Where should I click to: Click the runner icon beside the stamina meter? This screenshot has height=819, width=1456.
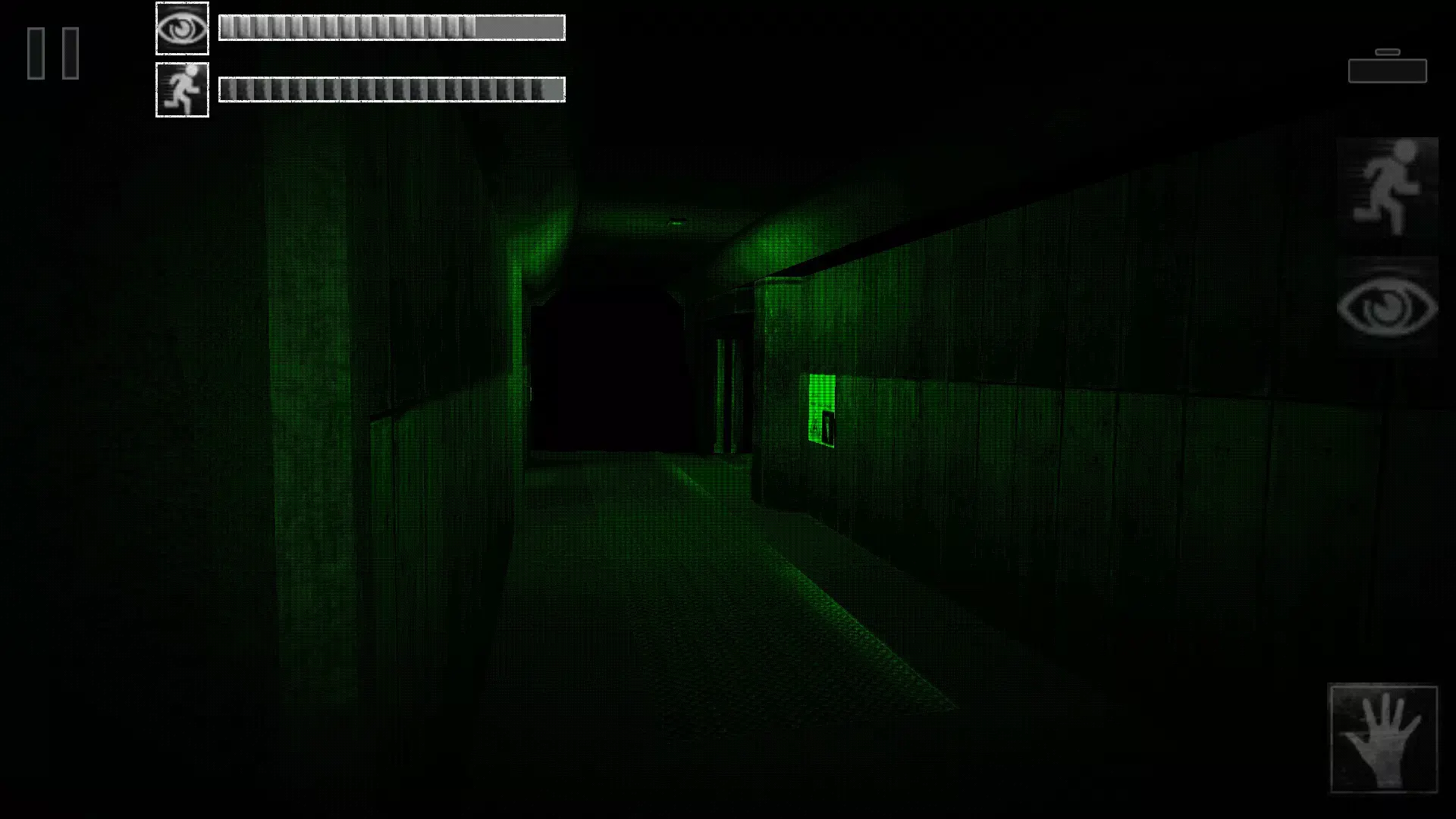tap(181, 89)
